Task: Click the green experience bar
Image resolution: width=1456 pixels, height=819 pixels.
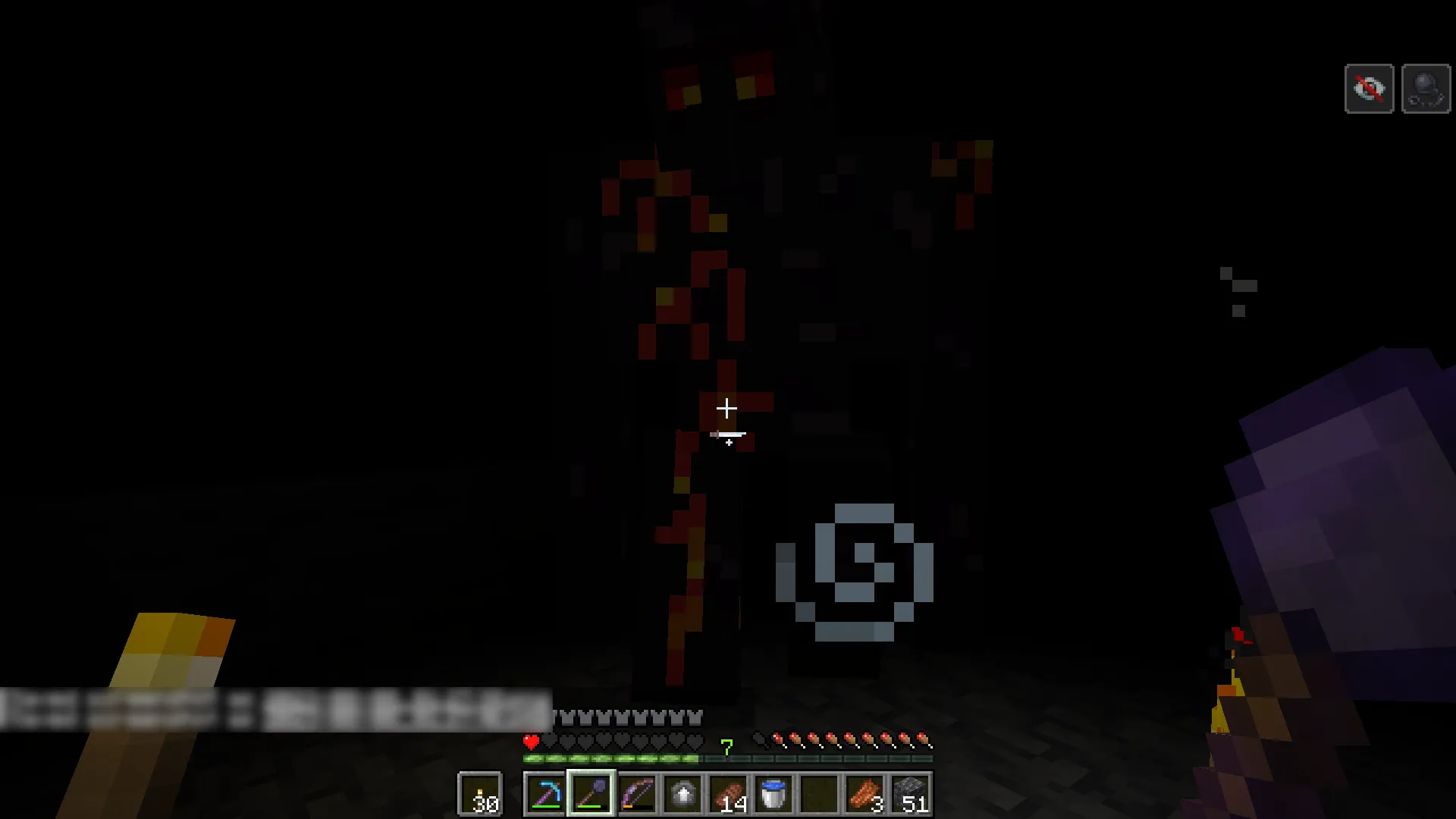Action: point(614,758)
